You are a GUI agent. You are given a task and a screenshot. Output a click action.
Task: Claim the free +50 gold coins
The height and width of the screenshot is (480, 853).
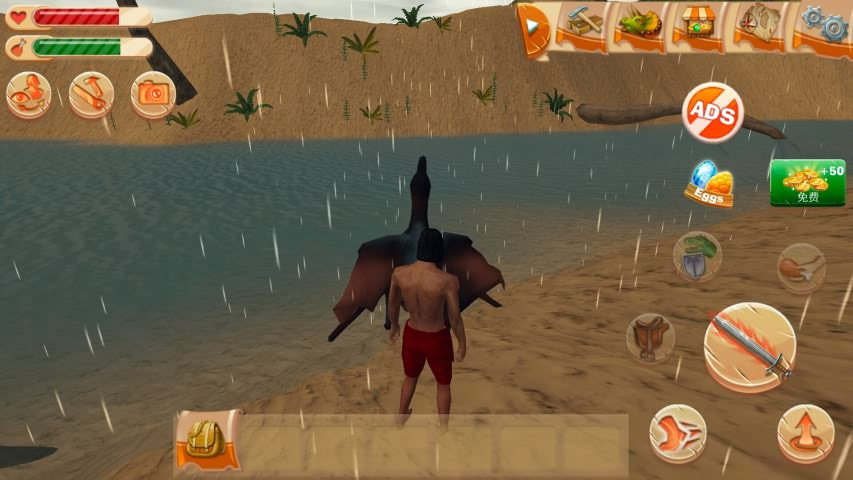coord(807,182)
